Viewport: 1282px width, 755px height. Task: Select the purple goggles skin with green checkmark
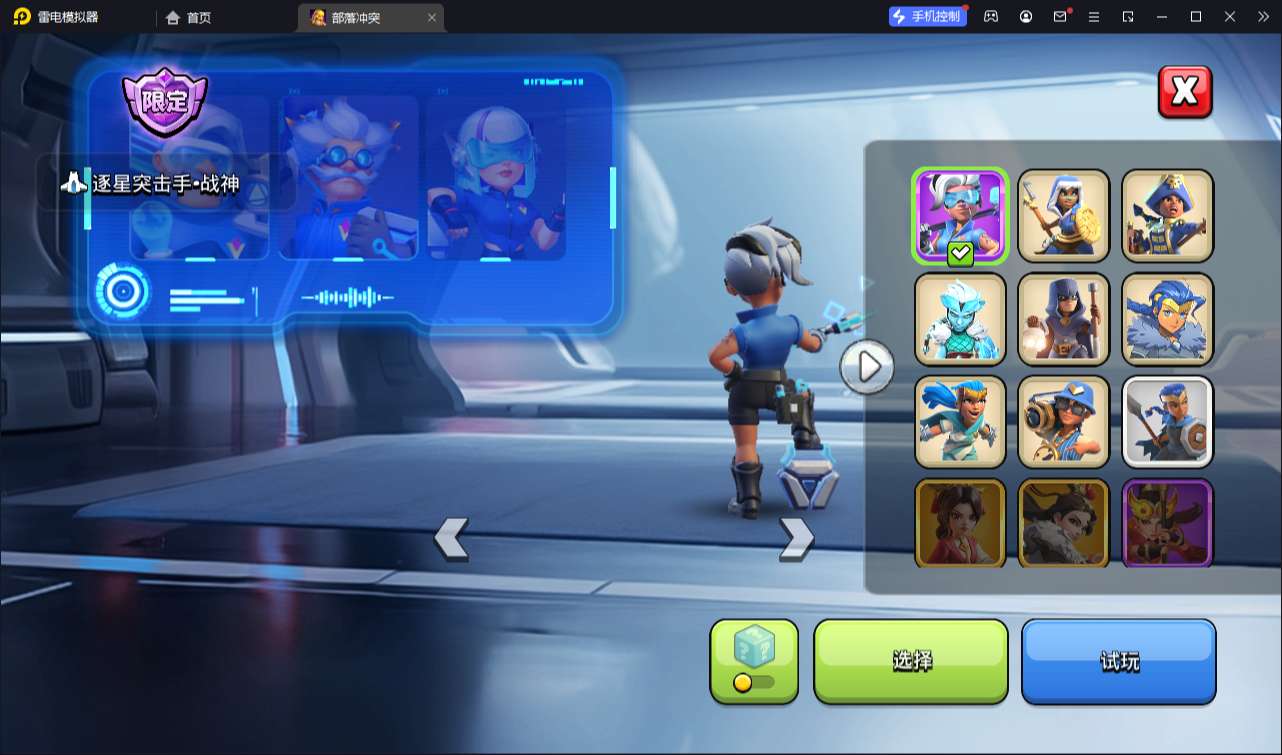tap(960, 215)
